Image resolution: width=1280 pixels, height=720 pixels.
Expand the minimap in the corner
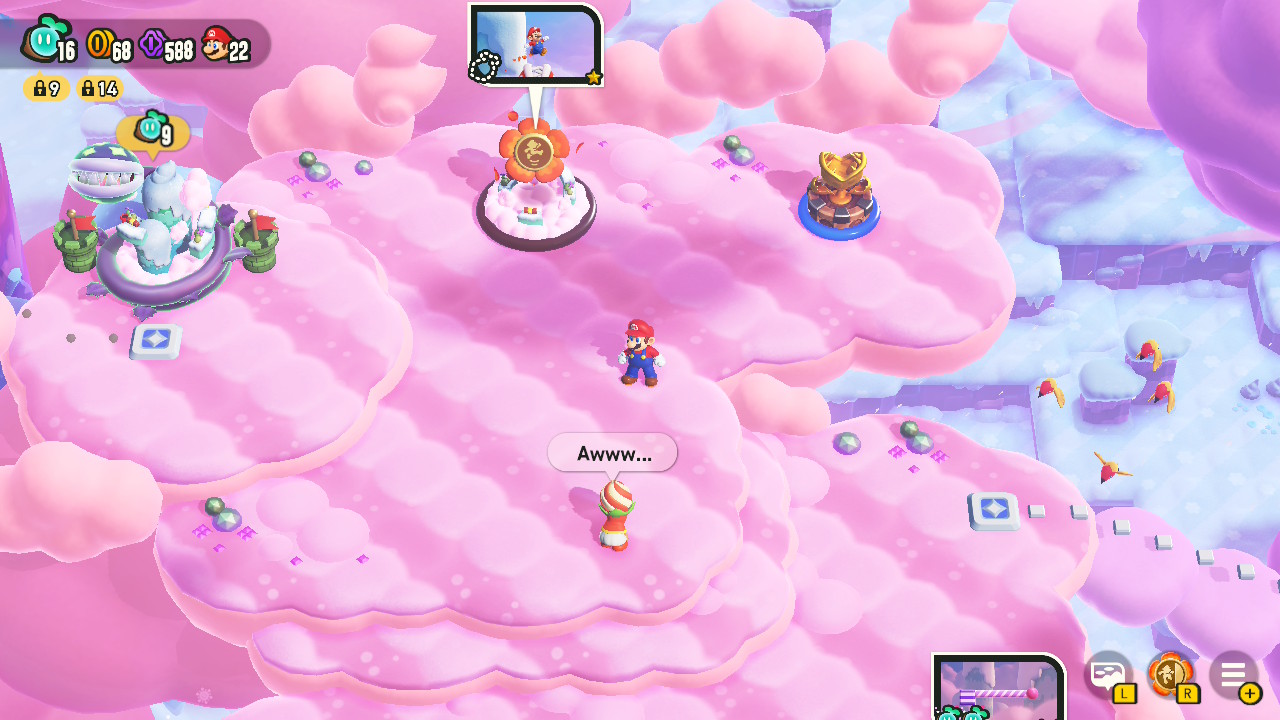click(997, 690)
